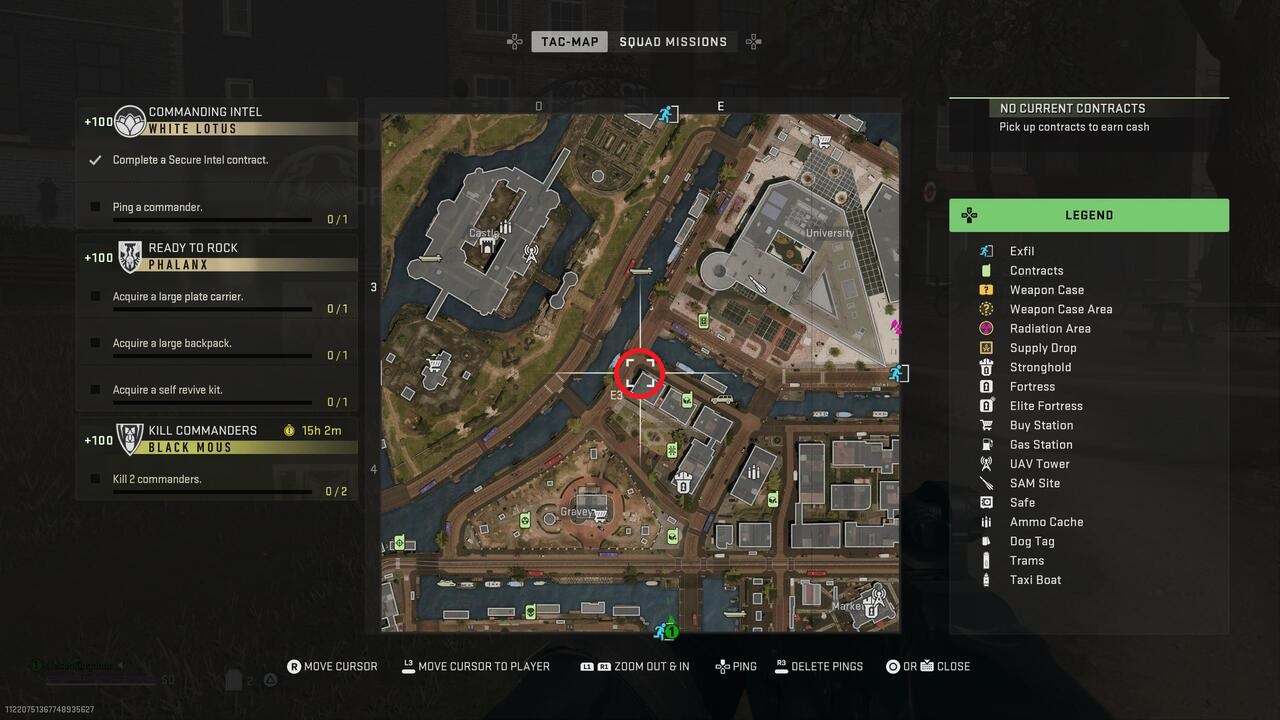Click the Weapon Case legend icon
The image size is (1280, 720).
click(x=985, y=289)
